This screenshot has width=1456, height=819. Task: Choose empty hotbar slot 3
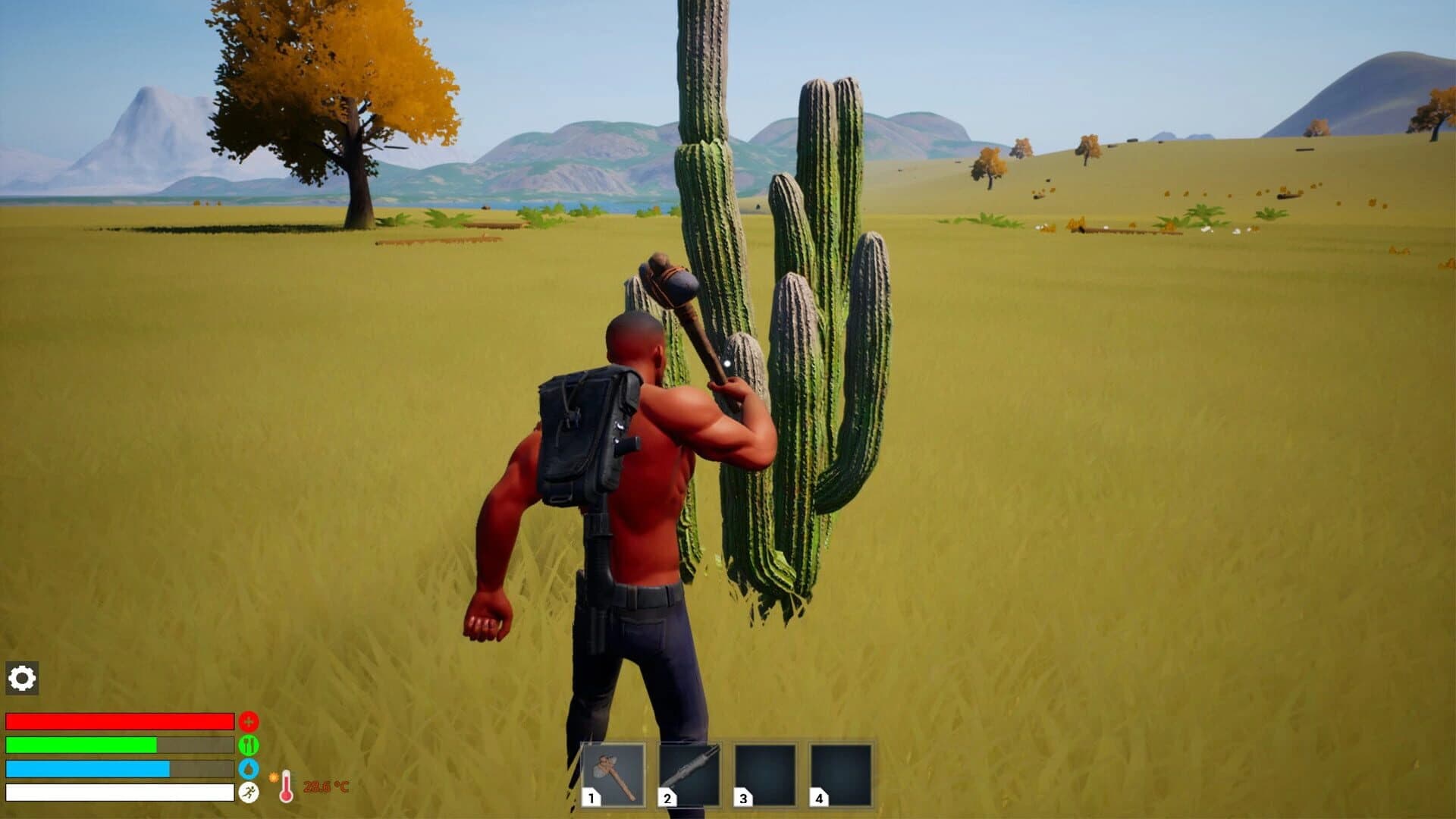point(765,774)
